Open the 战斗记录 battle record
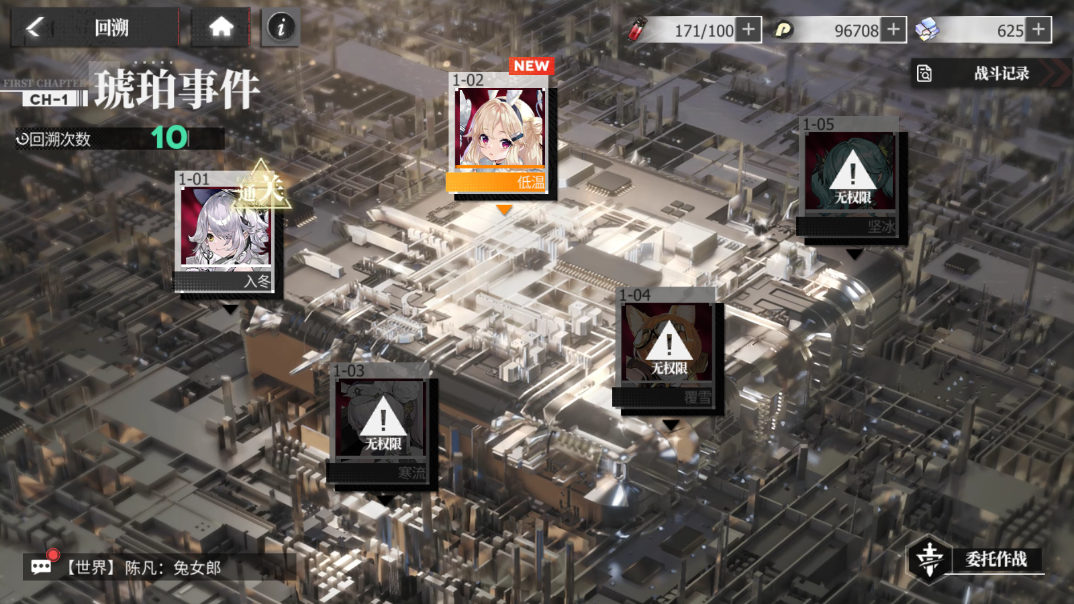The height and width of the screenshot is (604, 1074). (985, 73)
